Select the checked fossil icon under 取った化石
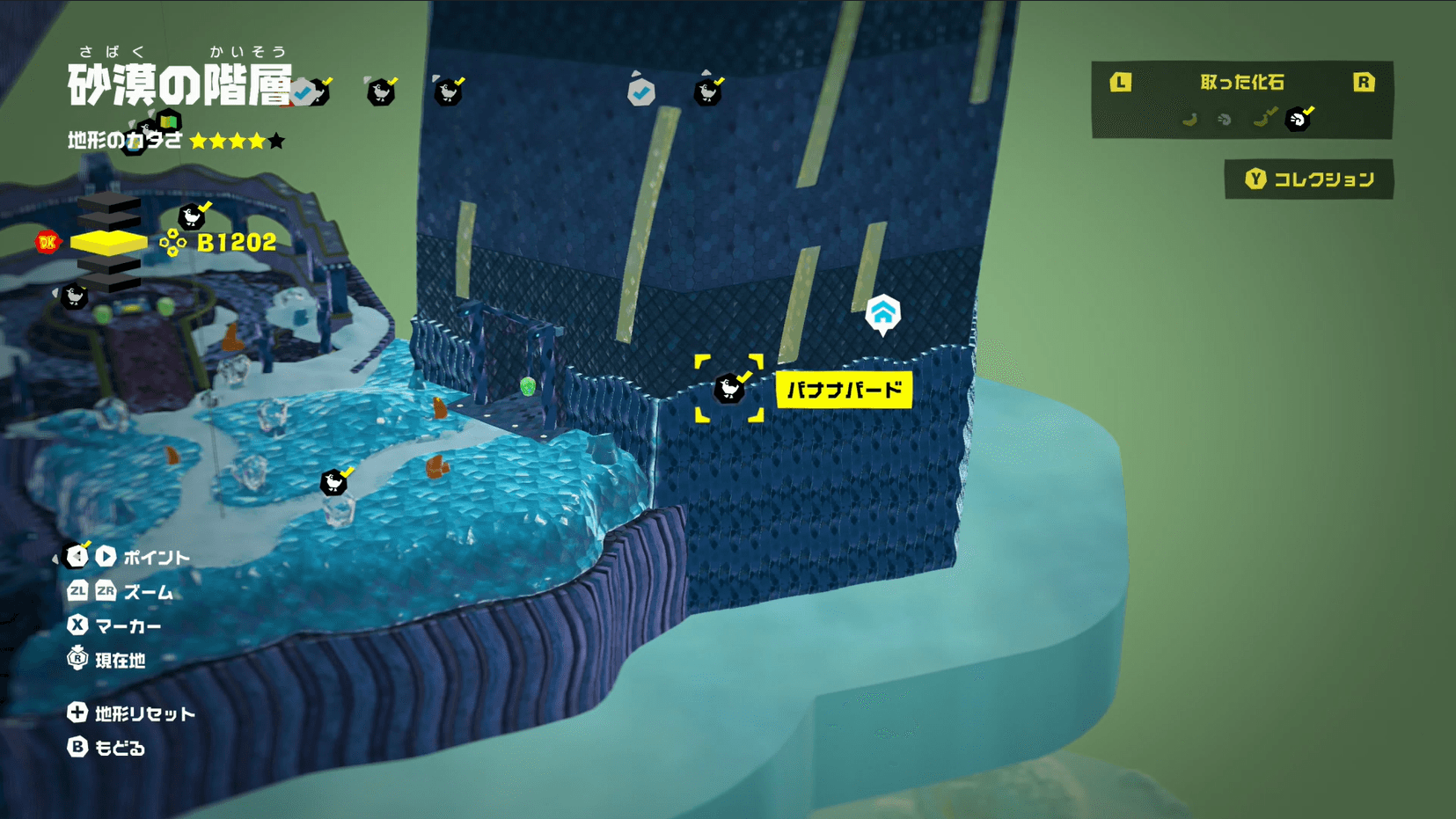1456x819 pixels. pyautogui.click(x=1299, y=118)
